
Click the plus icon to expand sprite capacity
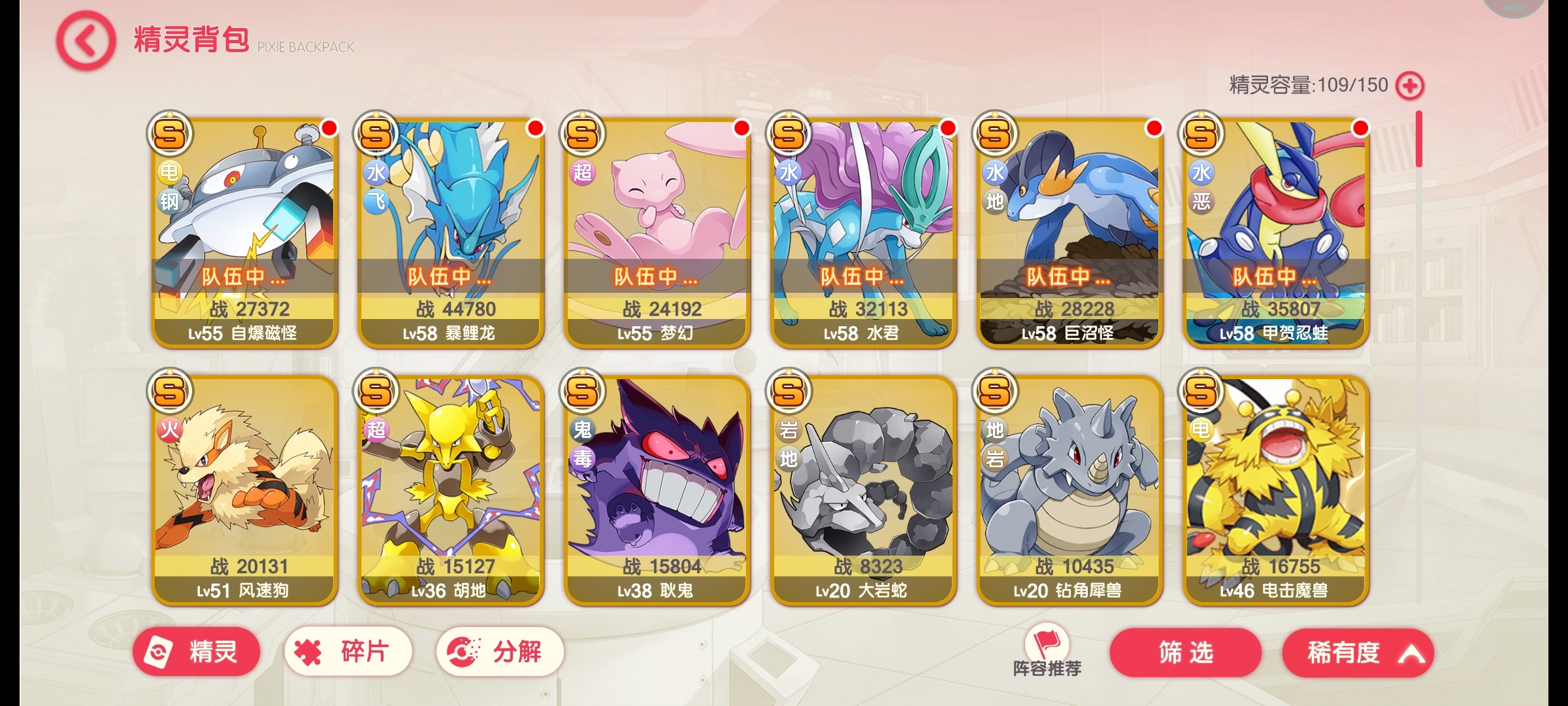pos(1410,85)
